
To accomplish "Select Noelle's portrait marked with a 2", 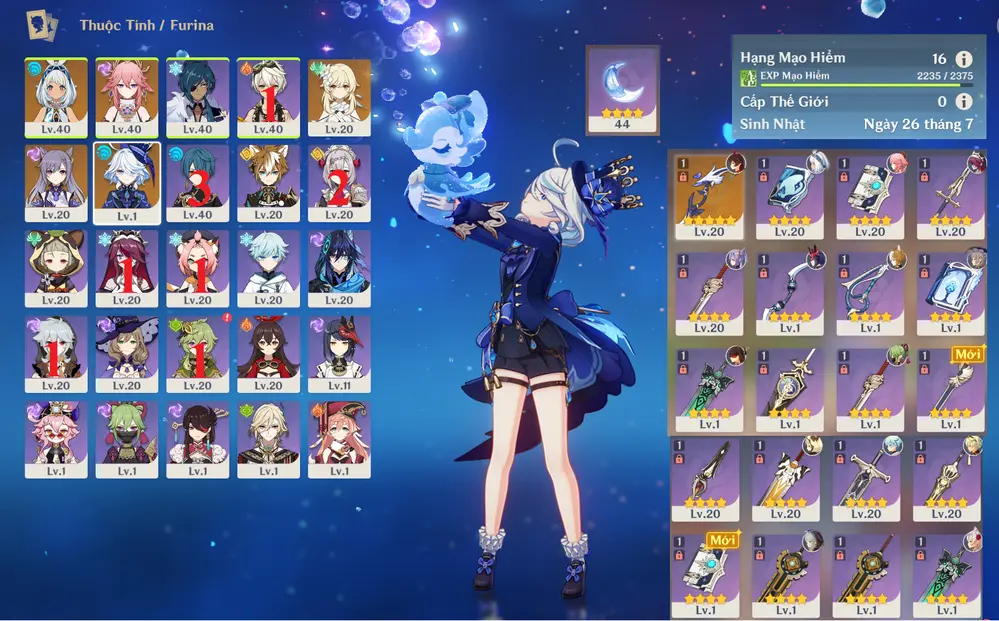I will [338, 181].
